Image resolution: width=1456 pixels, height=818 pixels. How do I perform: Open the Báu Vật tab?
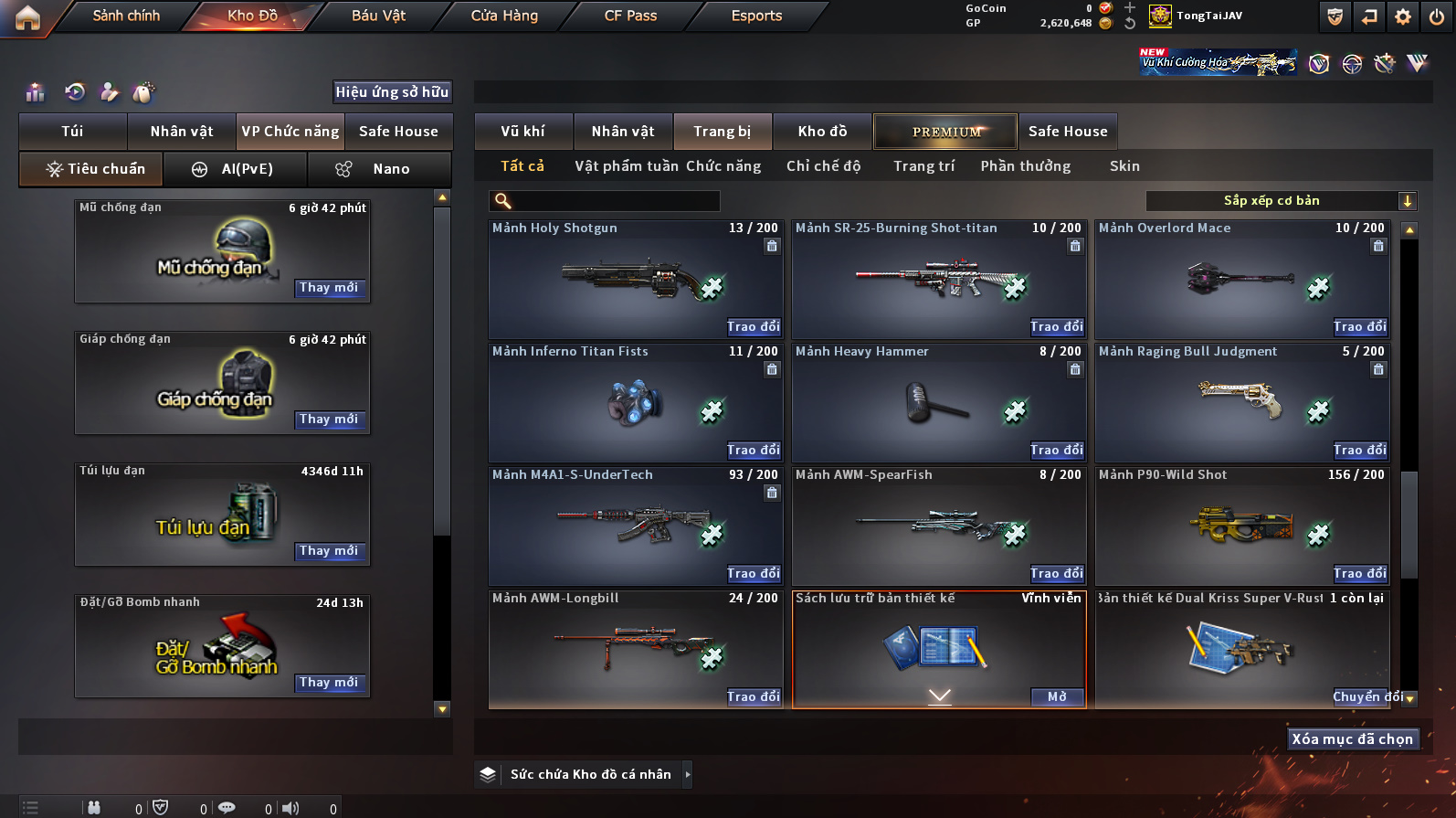(x=378, y=16)
